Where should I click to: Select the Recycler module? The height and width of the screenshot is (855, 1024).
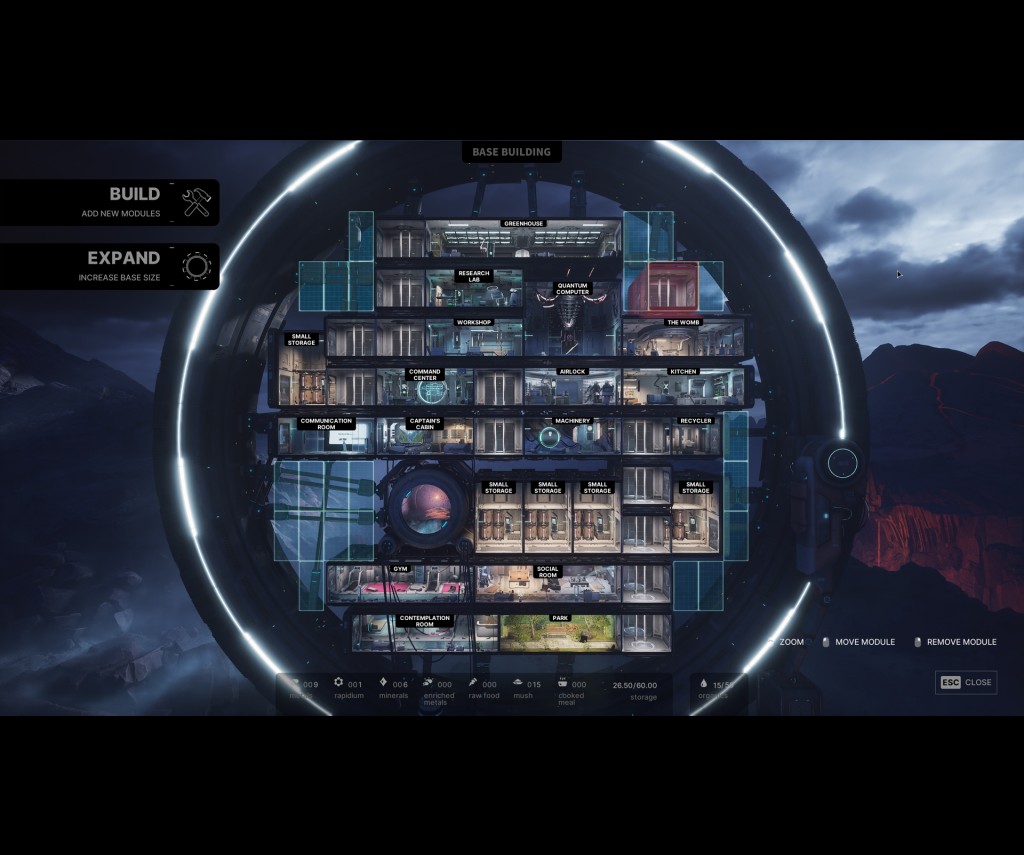coord(695,435)
